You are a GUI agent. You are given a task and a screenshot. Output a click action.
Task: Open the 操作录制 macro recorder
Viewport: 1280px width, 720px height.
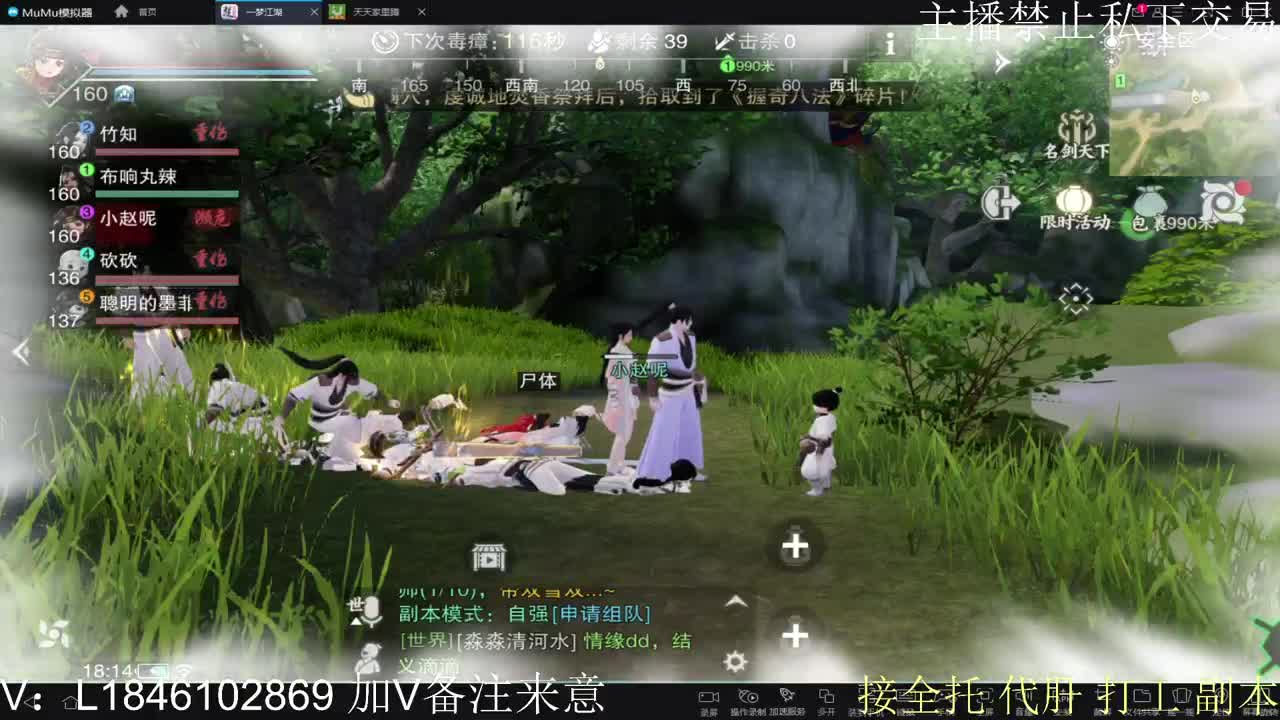[750, 697]
